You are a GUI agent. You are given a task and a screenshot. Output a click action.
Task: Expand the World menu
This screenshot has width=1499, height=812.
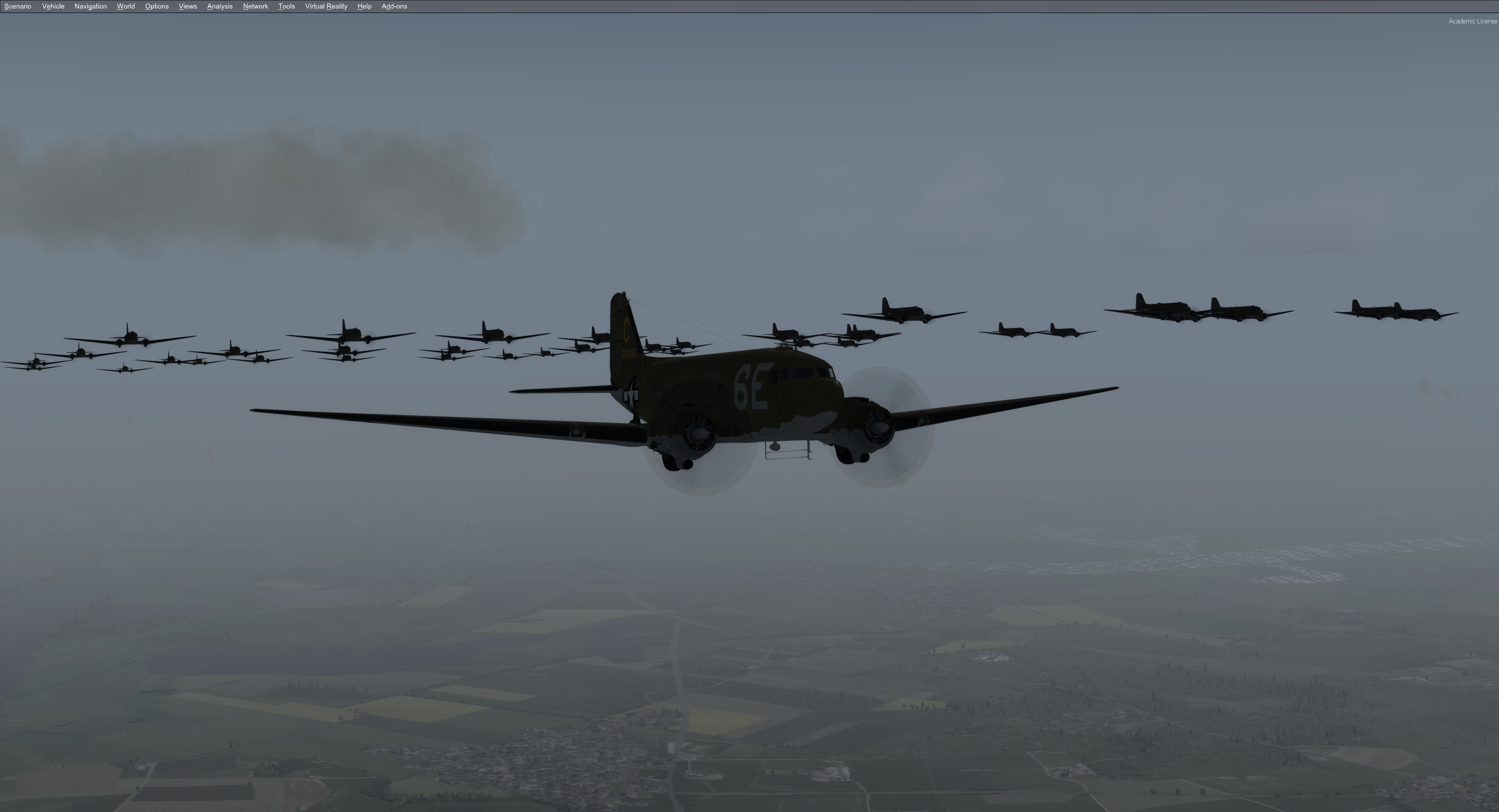(x=126, y=6)
